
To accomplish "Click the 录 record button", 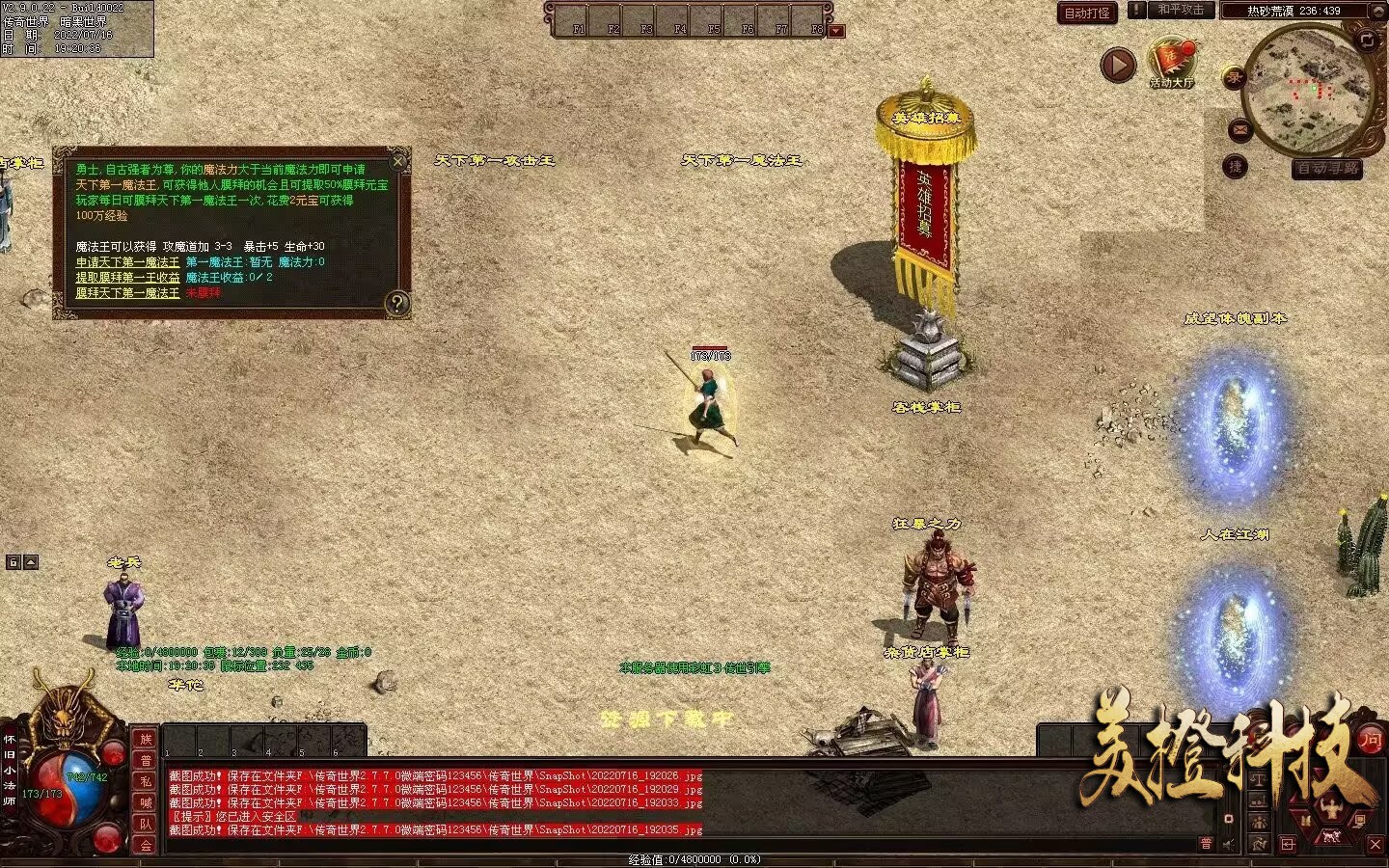I will pos(1234,79).
